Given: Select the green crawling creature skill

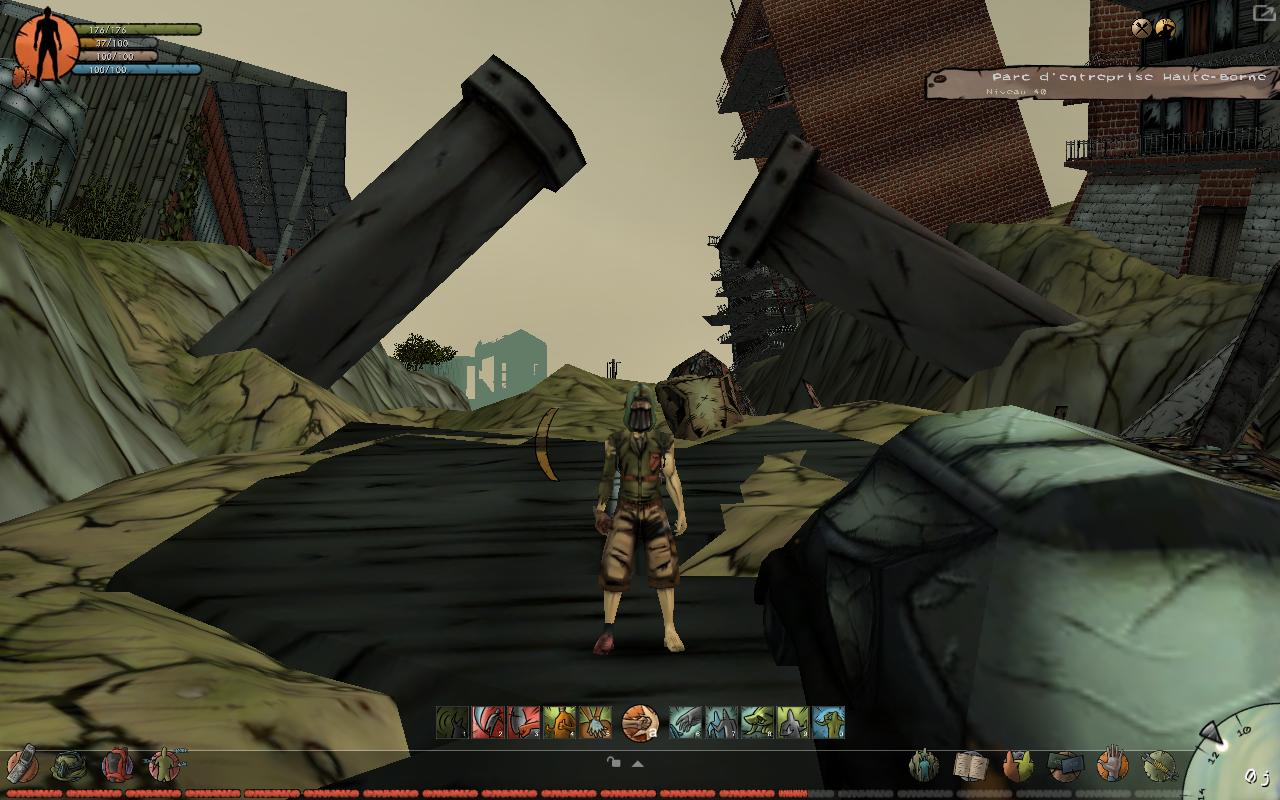Looking at the screenshot, I should (757, 722).
